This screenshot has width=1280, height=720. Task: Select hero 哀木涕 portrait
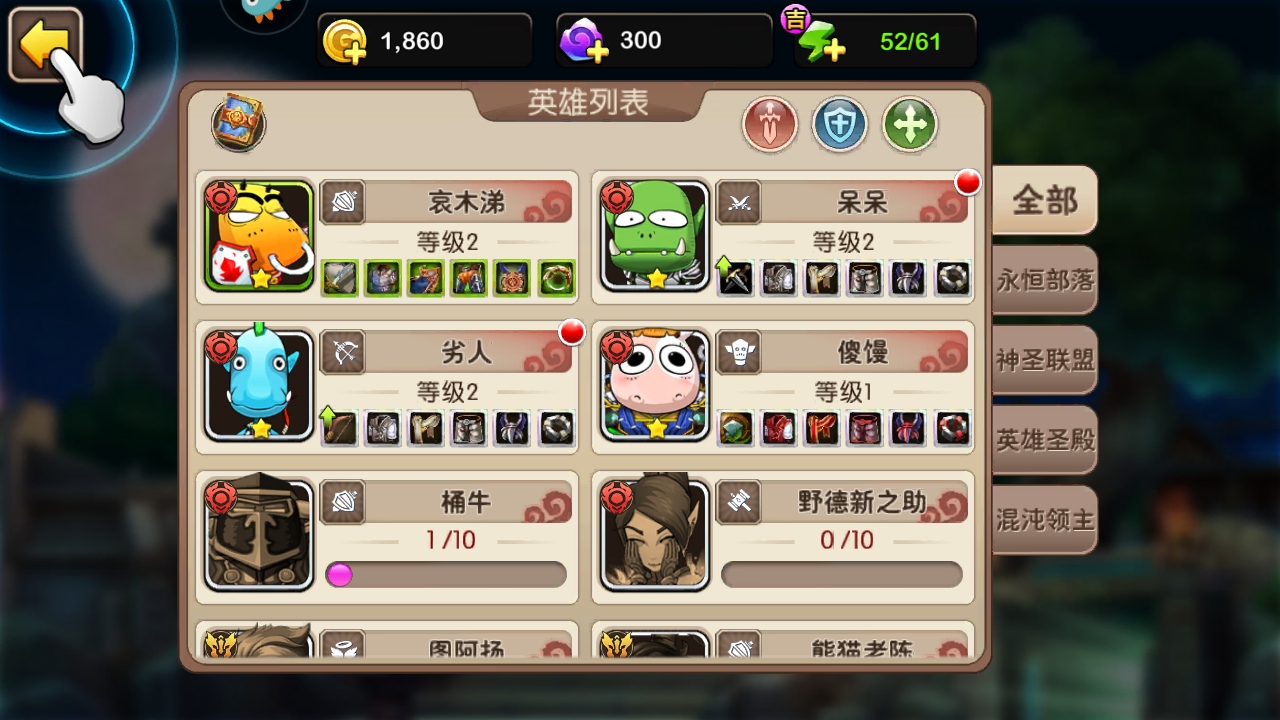tap(260, 236)
